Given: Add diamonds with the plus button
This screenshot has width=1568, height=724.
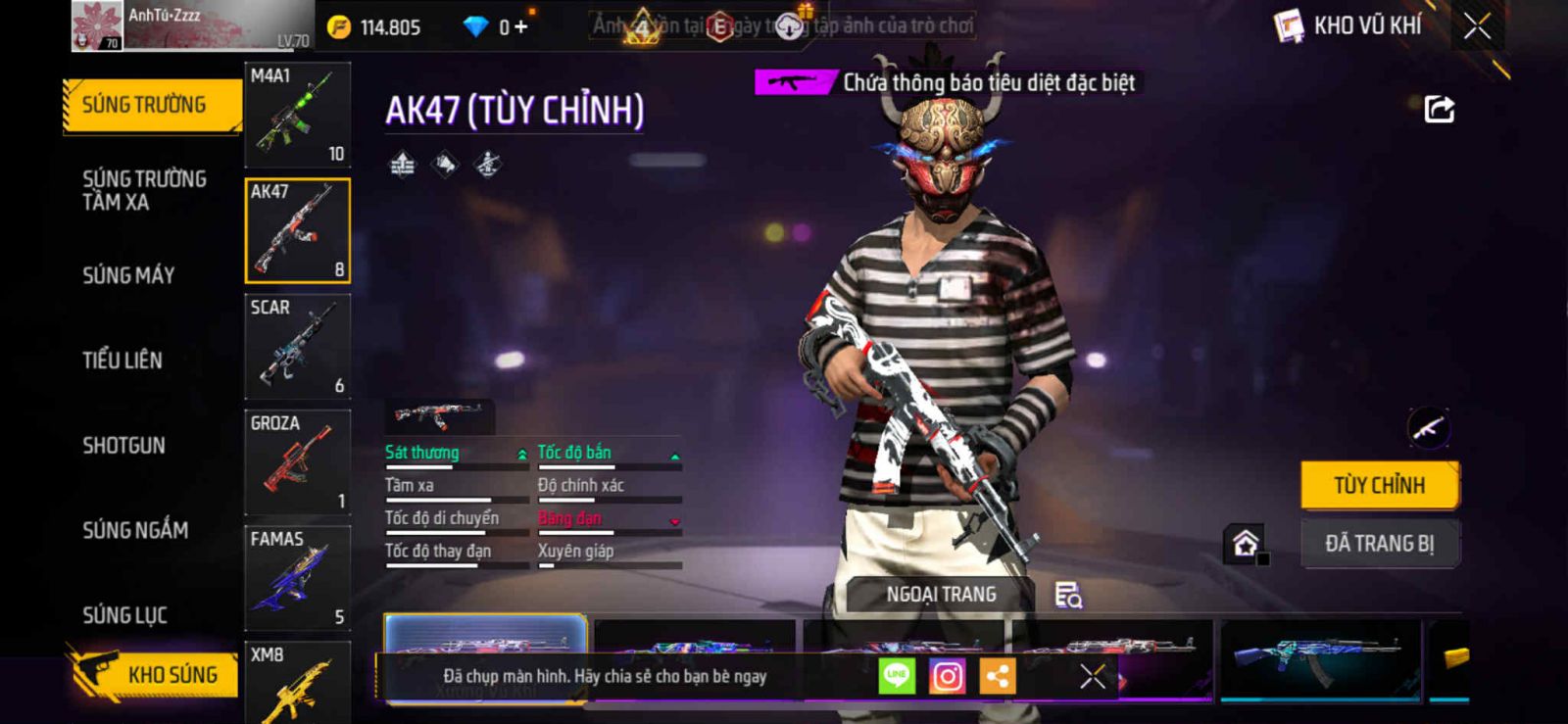Looking at the screenshot, I should [520, 26].
